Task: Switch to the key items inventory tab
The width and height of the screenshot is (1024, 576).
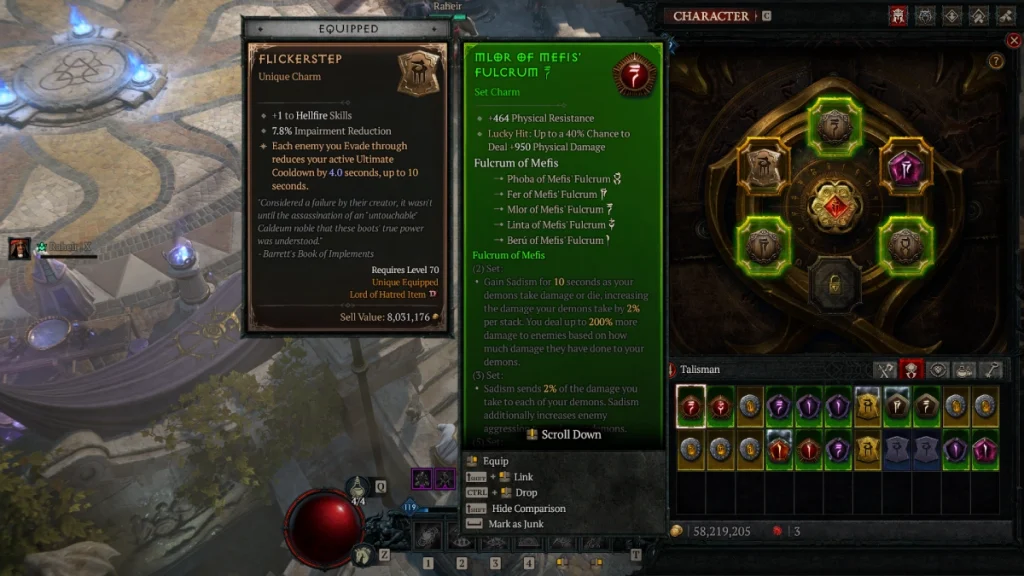Action: [x=990, y=370]
